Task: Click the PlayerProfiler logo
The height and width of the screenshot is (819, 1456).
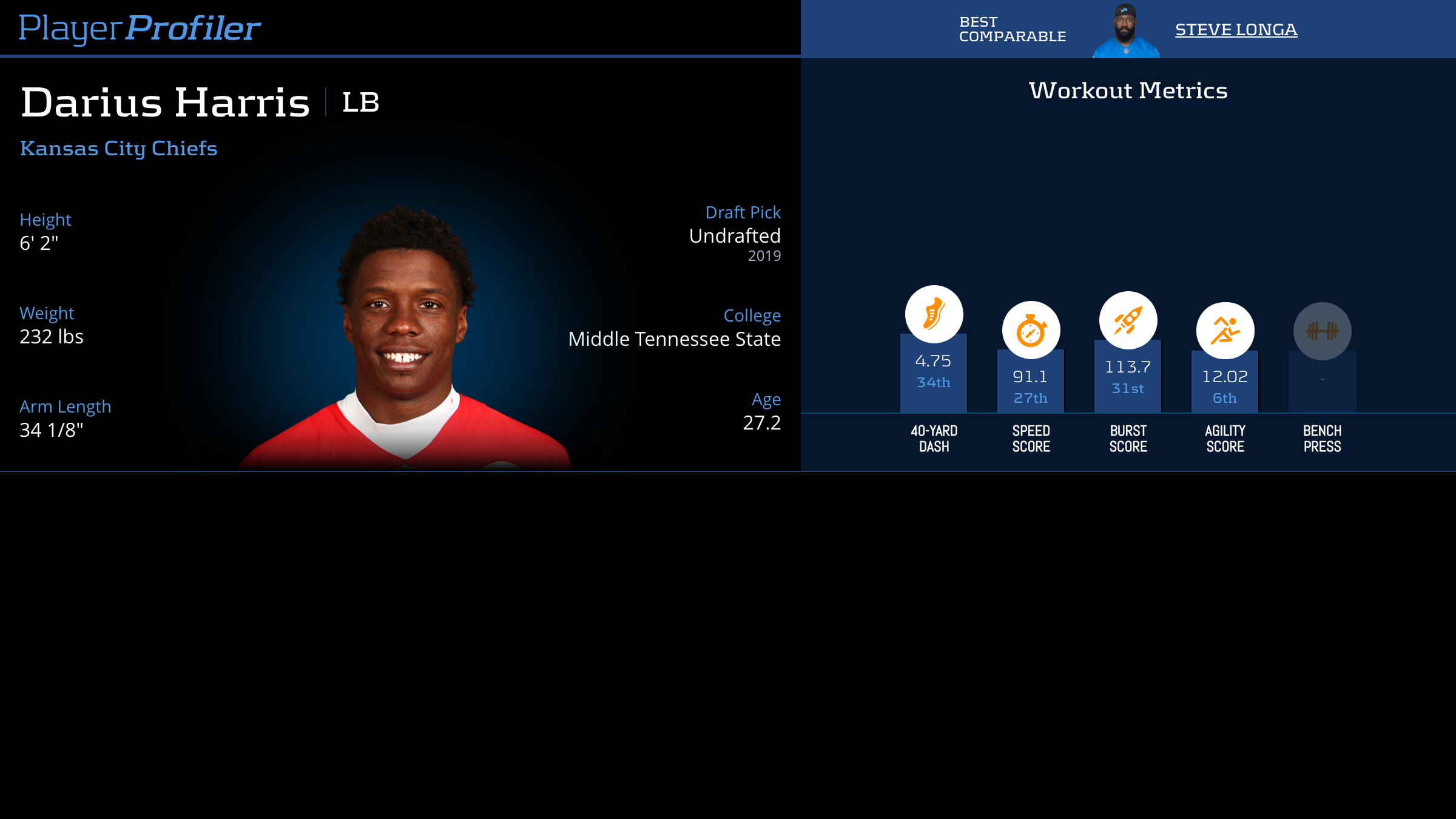Action: [x=140, y=29]
